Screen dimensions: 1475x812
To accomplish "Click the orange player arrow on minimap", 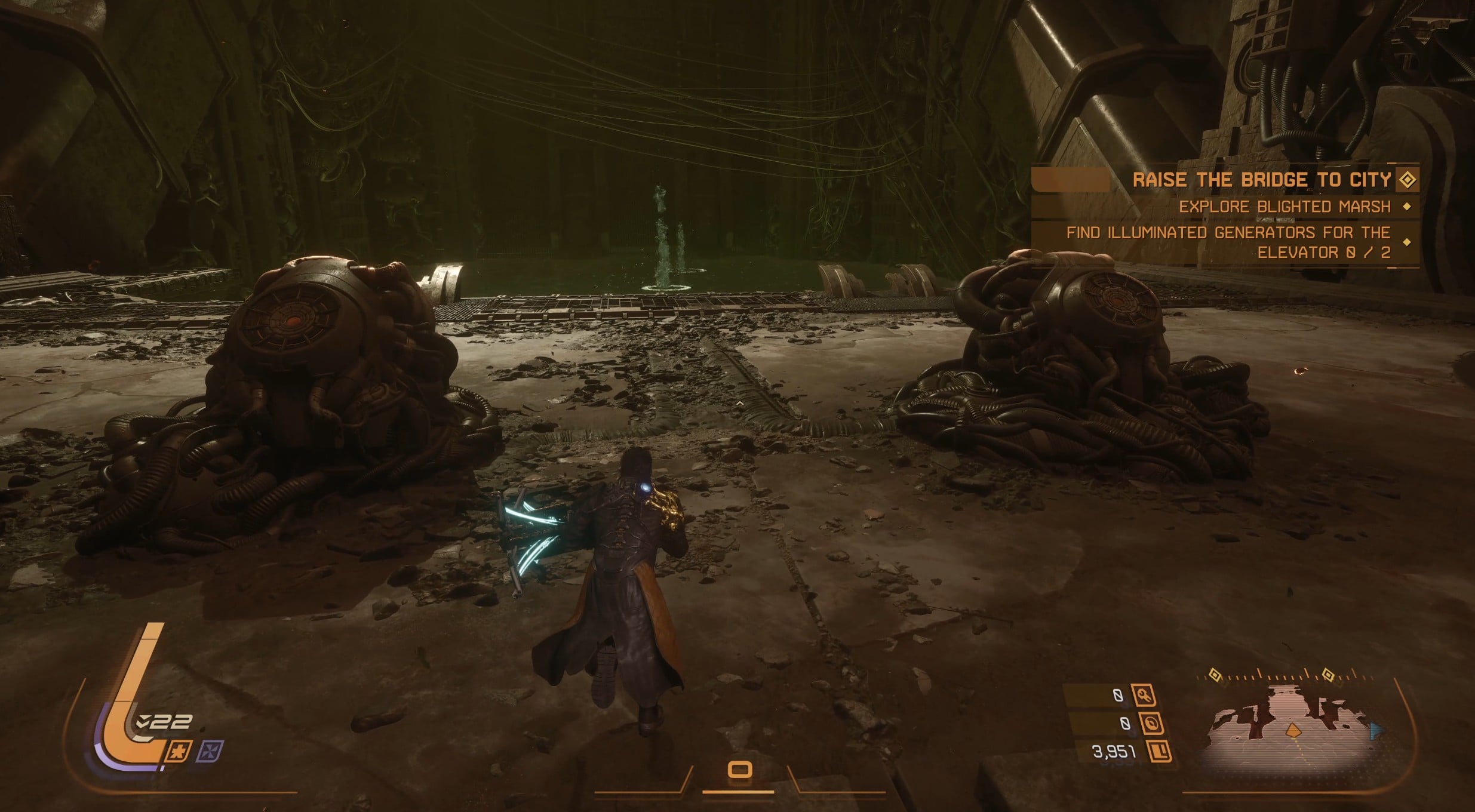I will (1293, 730).
